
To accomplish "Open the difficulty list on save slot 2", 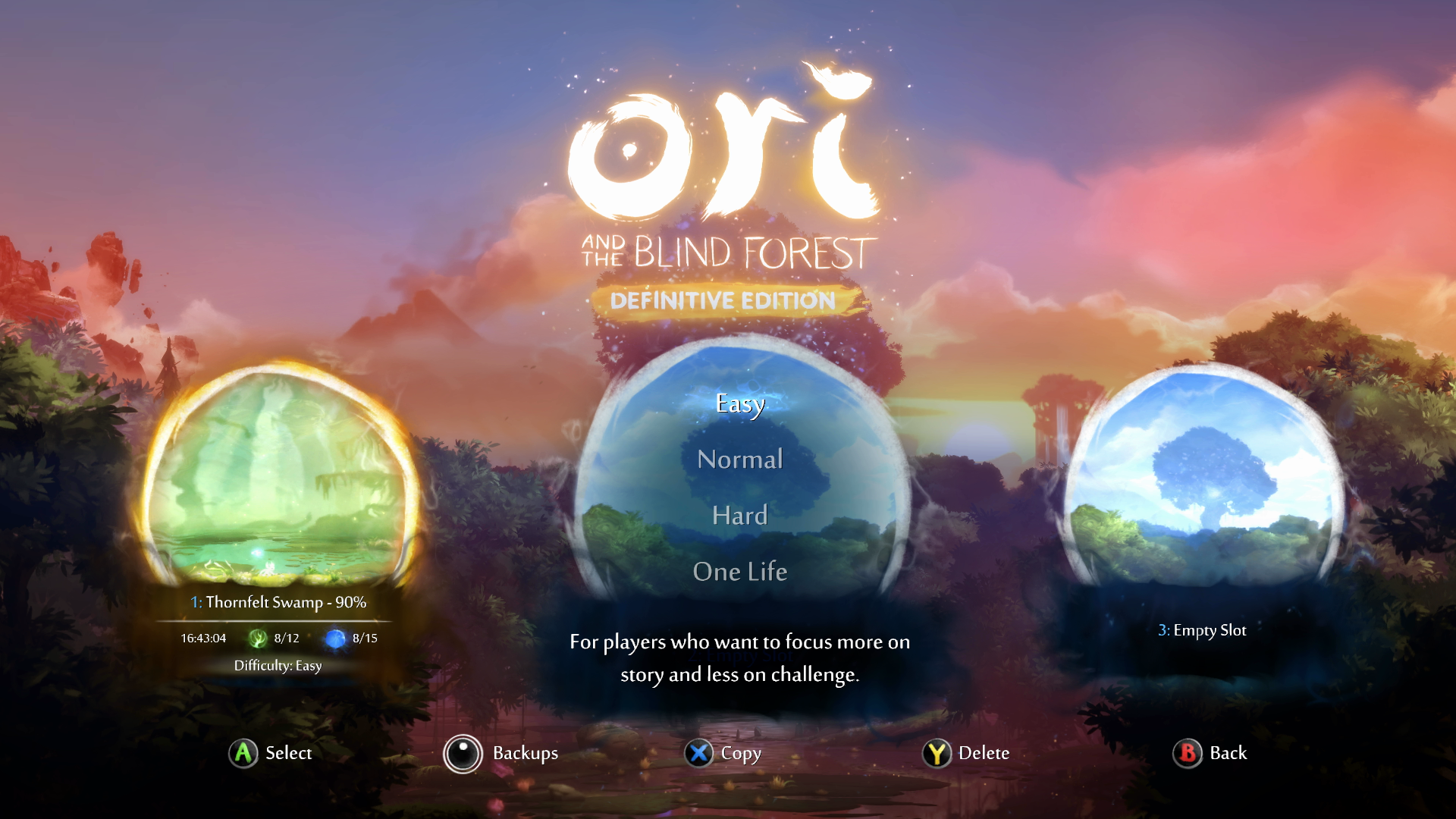I will (x=739, y=485).
